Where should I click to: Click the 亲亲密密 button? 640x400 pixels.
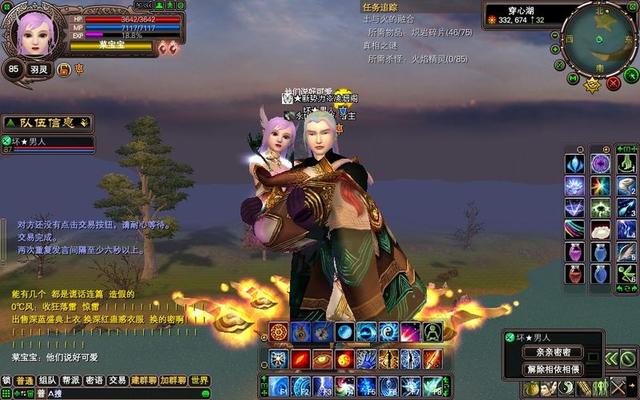click(x=553, y=352)
